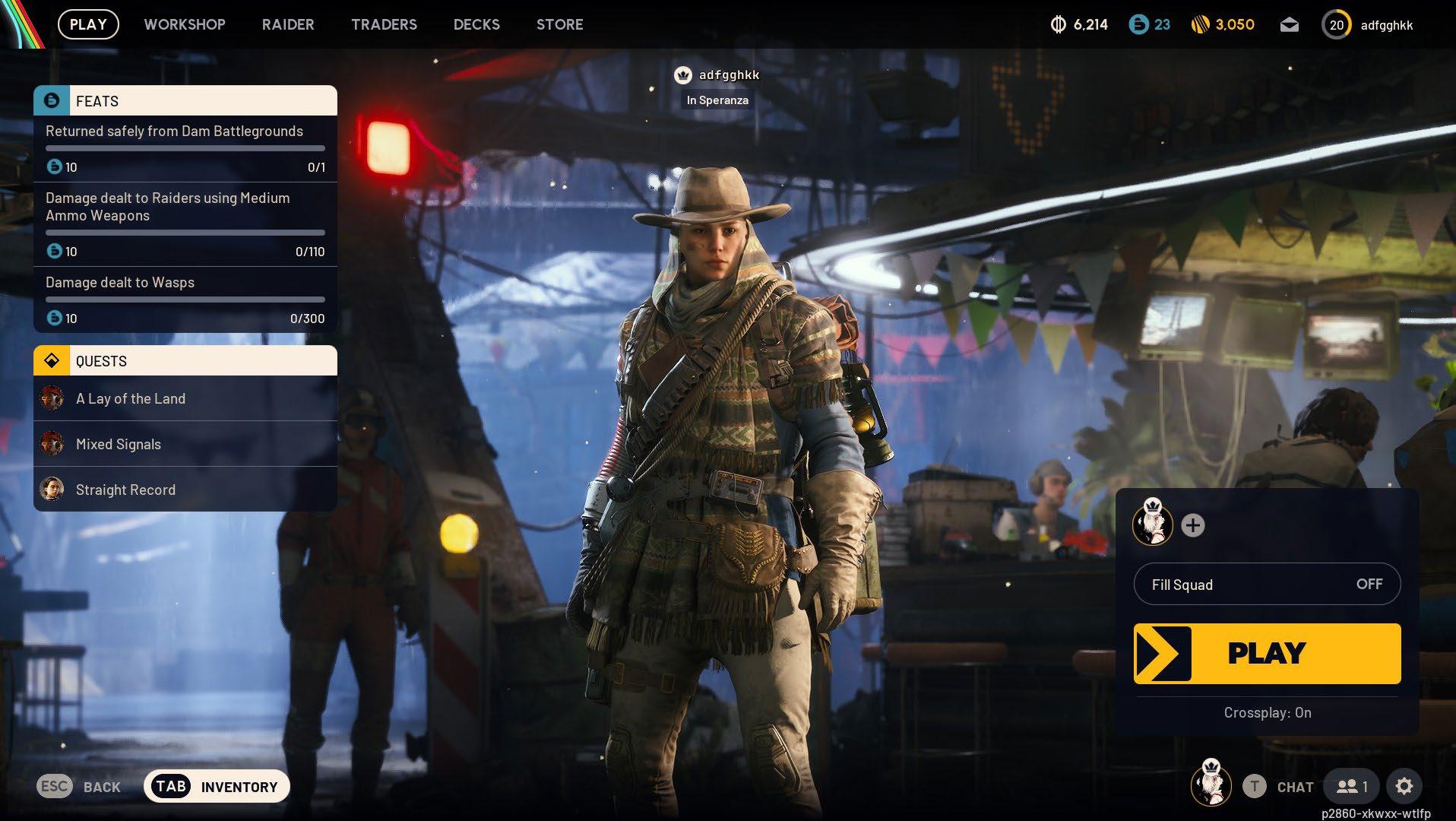Click the yellow PLAY button
This screenshot has height=821, width=1456.
tap(1267, 654)
